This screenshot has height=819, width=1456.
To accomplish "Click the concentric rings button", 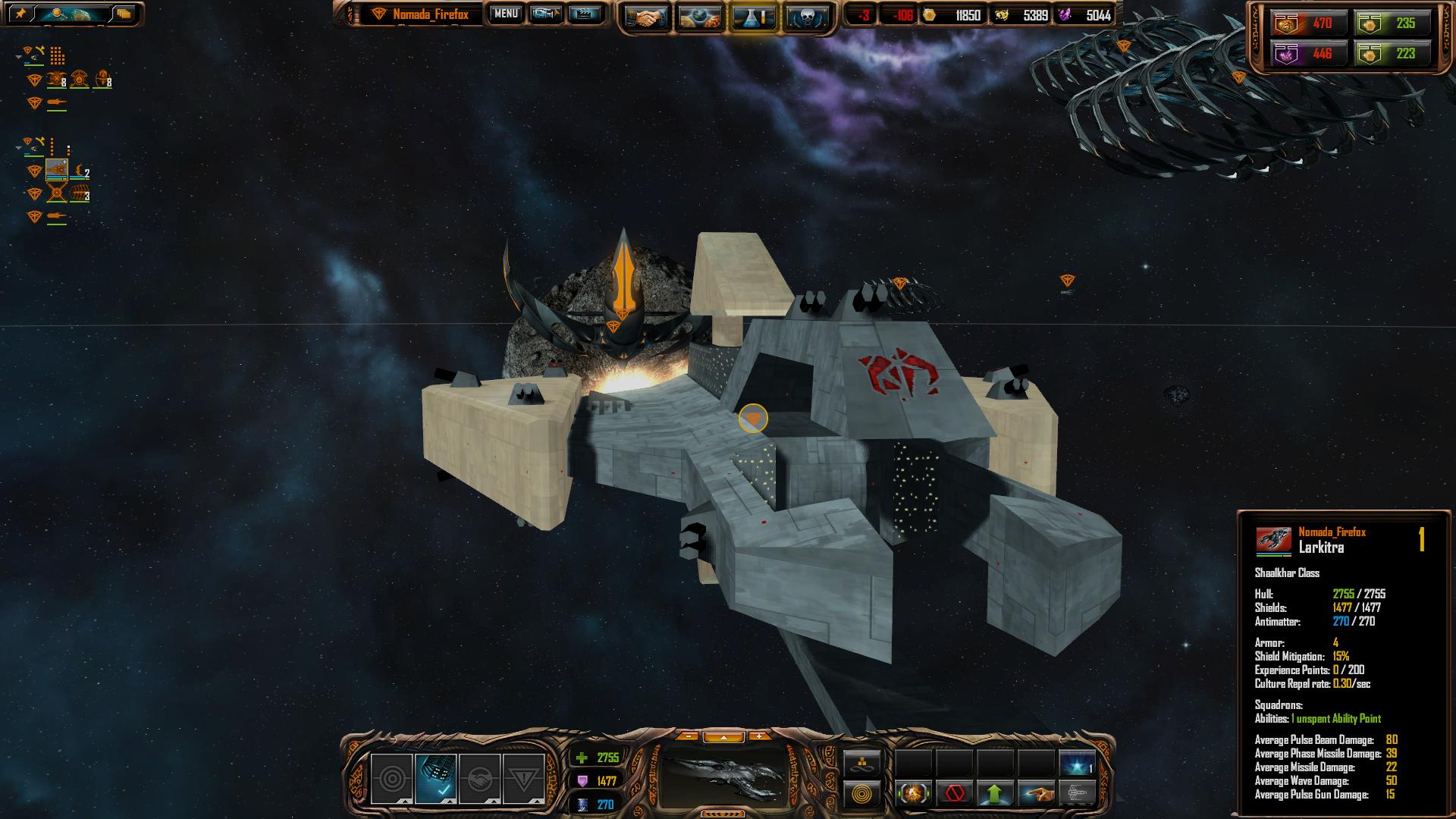I will [x=862, y=795].
